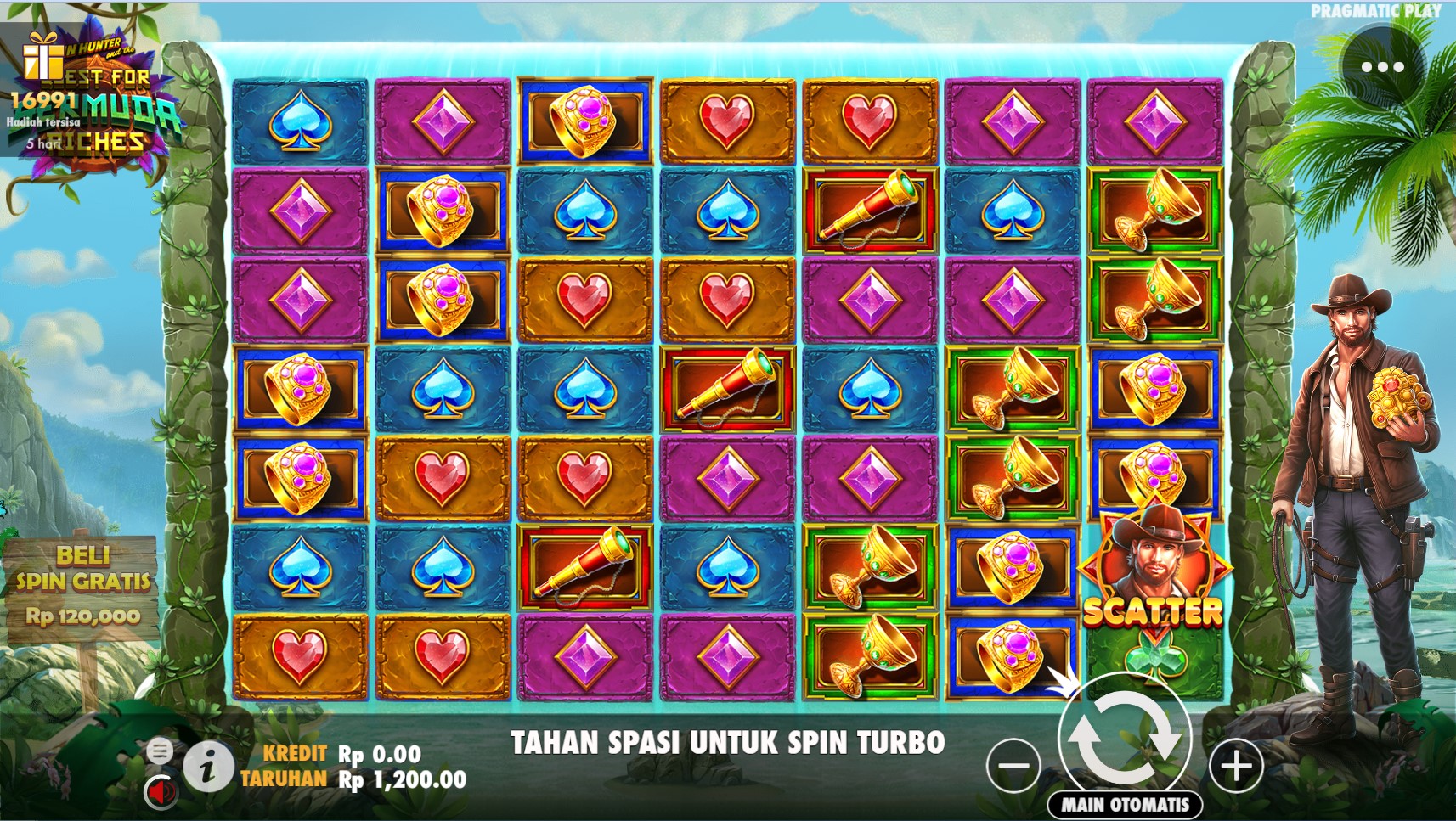
Task: Buy free spins via Beli Spin Gratis sign
Action: coord(82,586)
